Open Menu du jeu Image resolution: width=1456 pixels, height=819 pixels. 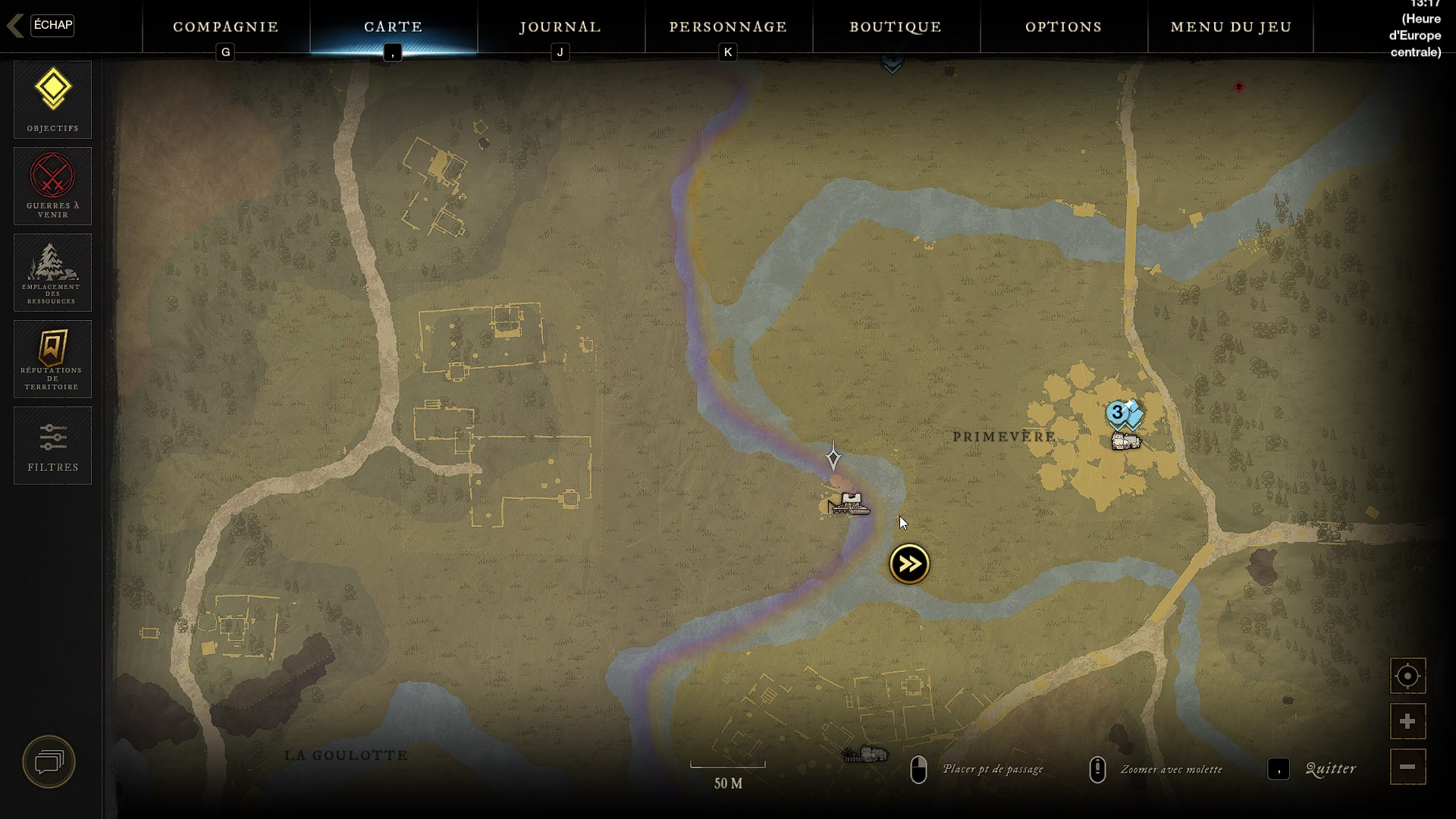(x=1231, y=27)
